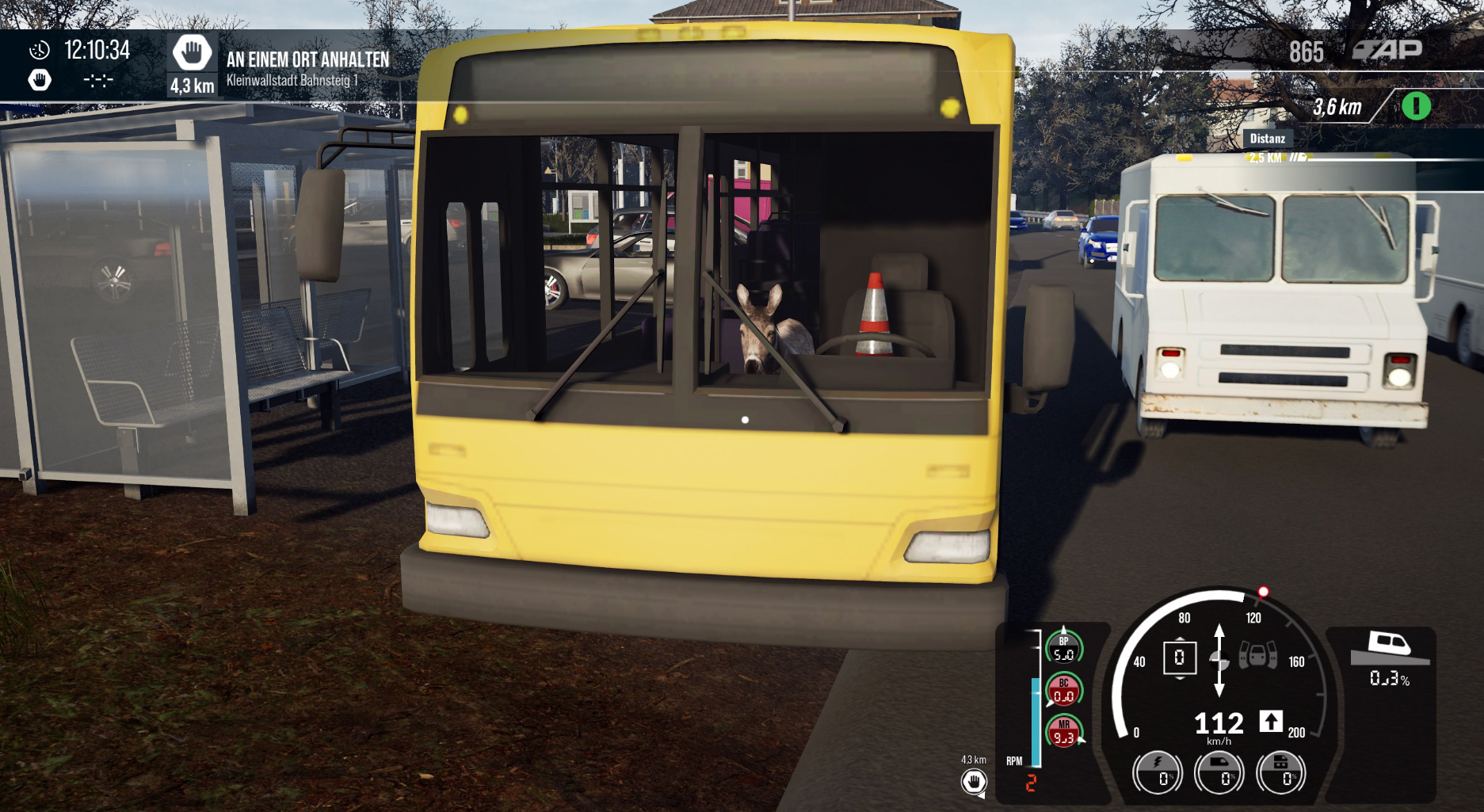Select the lightning bolt power gauge

tap(1158, 772)
